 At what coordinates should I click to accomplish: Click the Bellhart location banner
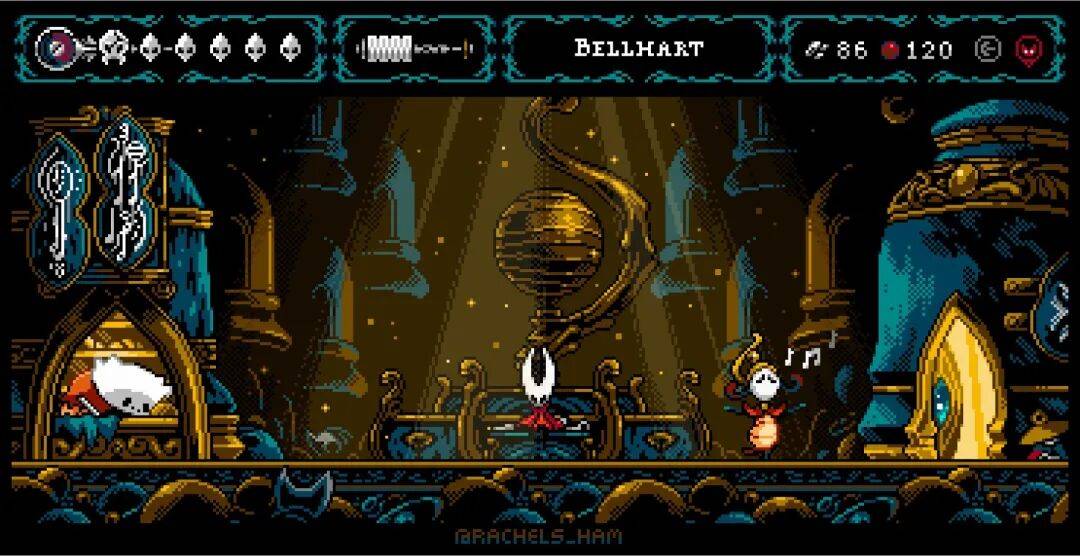[x=639, y=48]
